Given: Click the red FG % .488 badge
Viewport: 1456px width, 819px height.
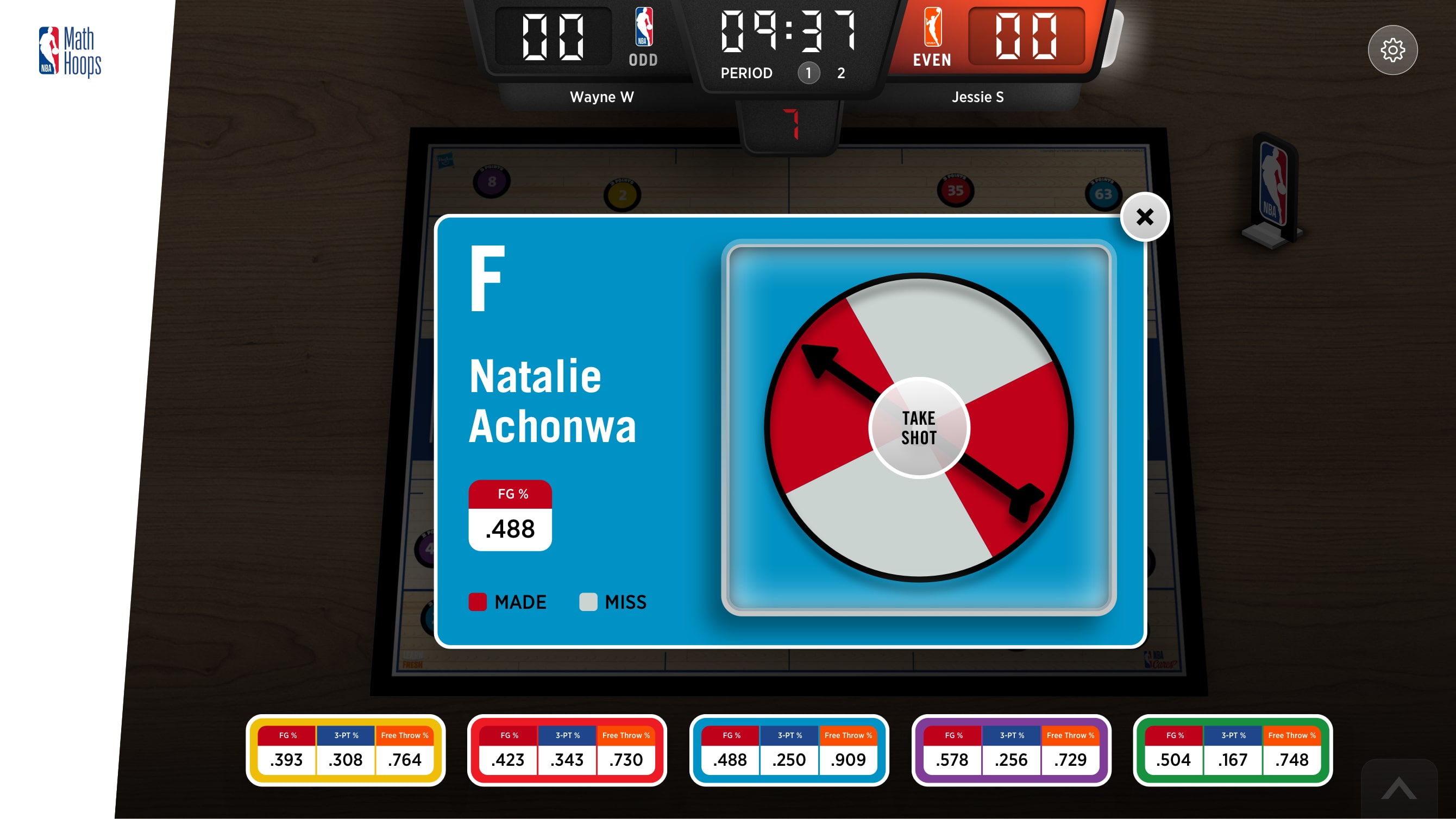Looking at the screenshot, I should coord(509,514).
